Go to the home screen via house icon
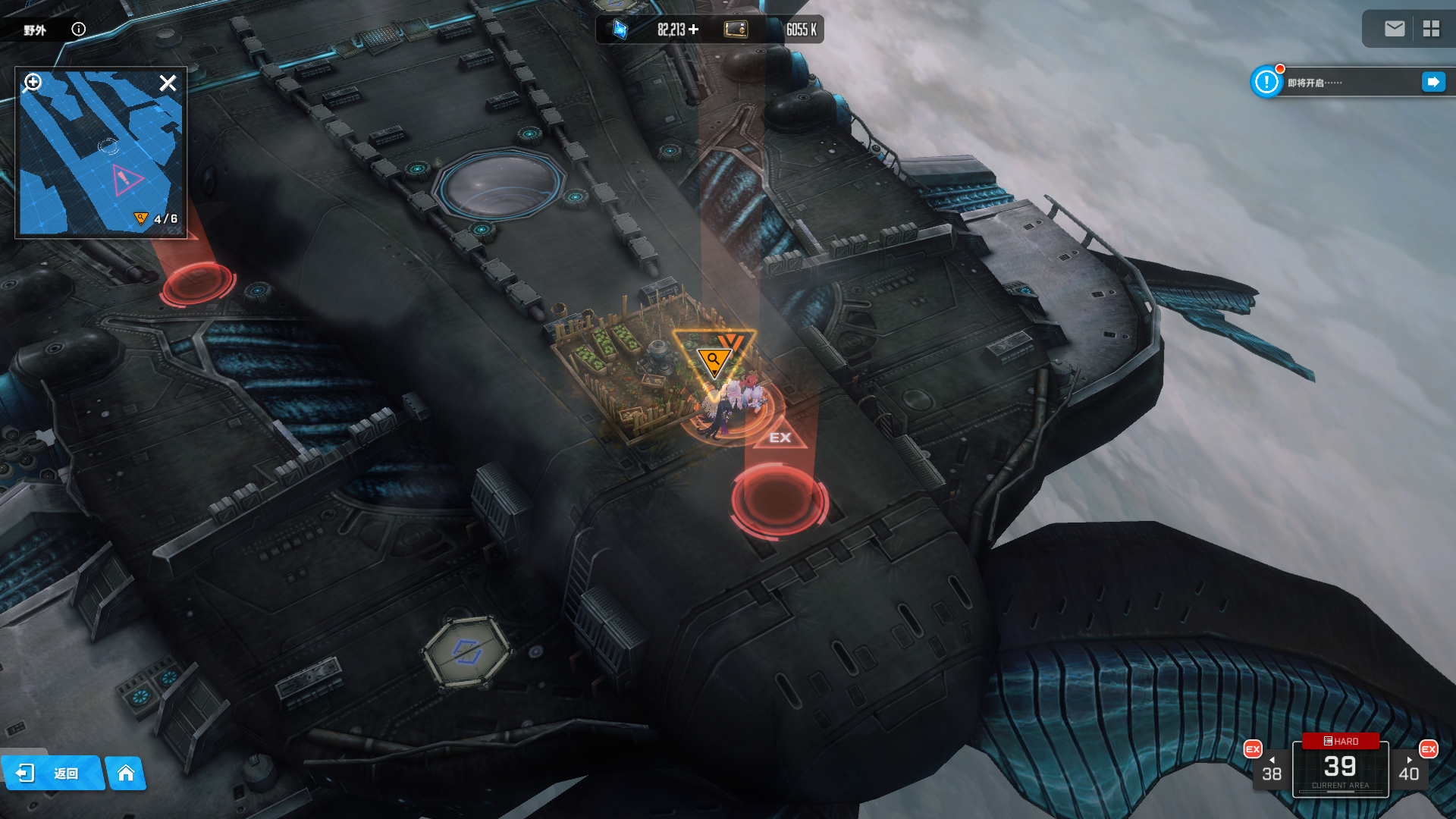Viewport: 1456px width, 819px height. [x=126, y=773]
